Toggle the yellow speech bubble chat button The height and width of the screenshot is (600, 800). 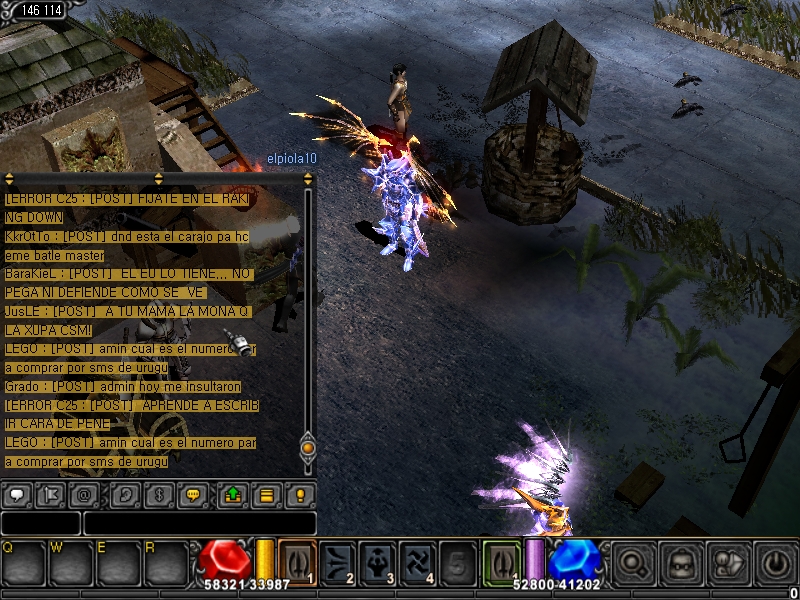click(192, 495)
